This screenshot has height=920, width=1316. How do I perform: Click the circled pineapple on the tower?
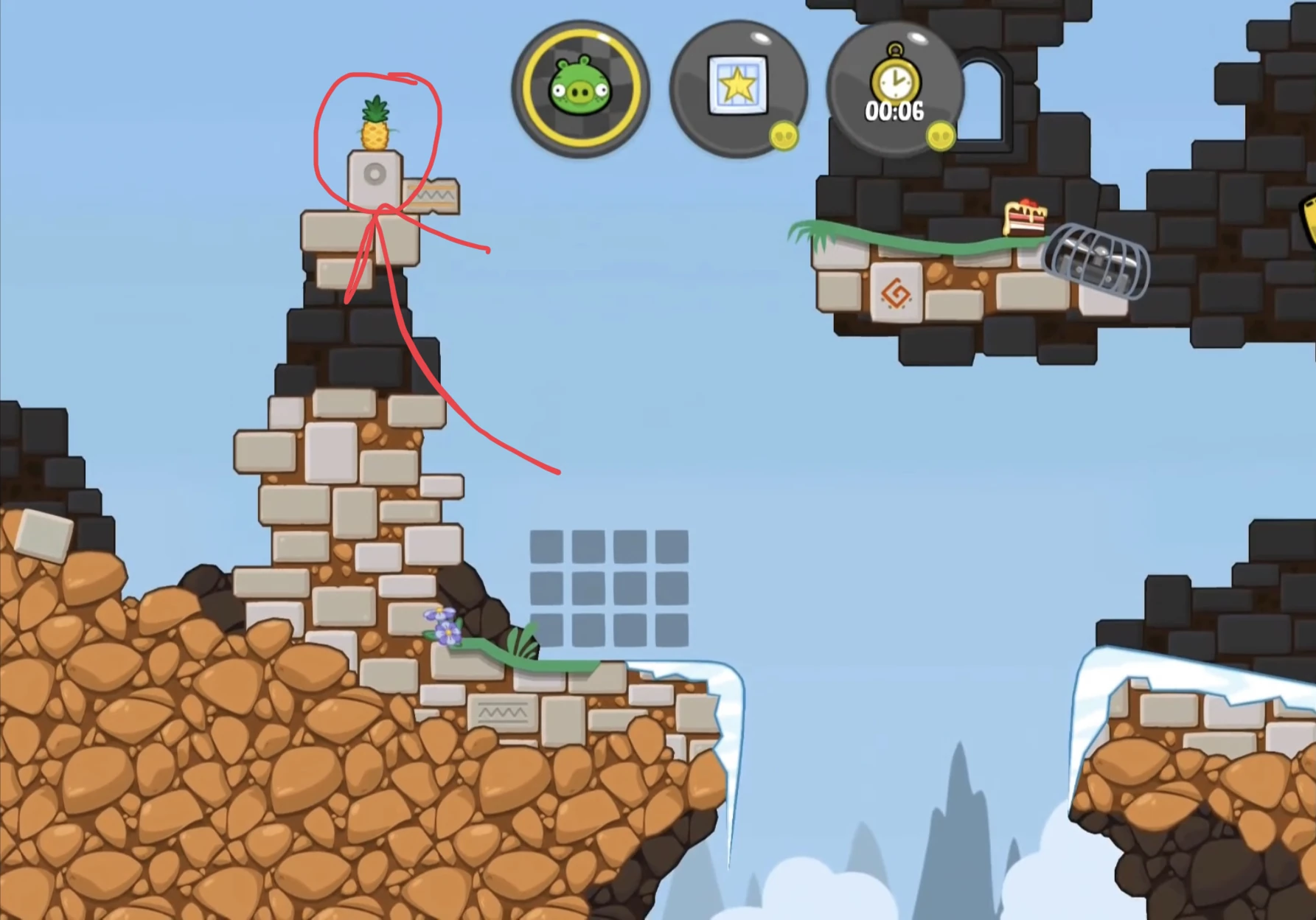(x=375, y=122)
